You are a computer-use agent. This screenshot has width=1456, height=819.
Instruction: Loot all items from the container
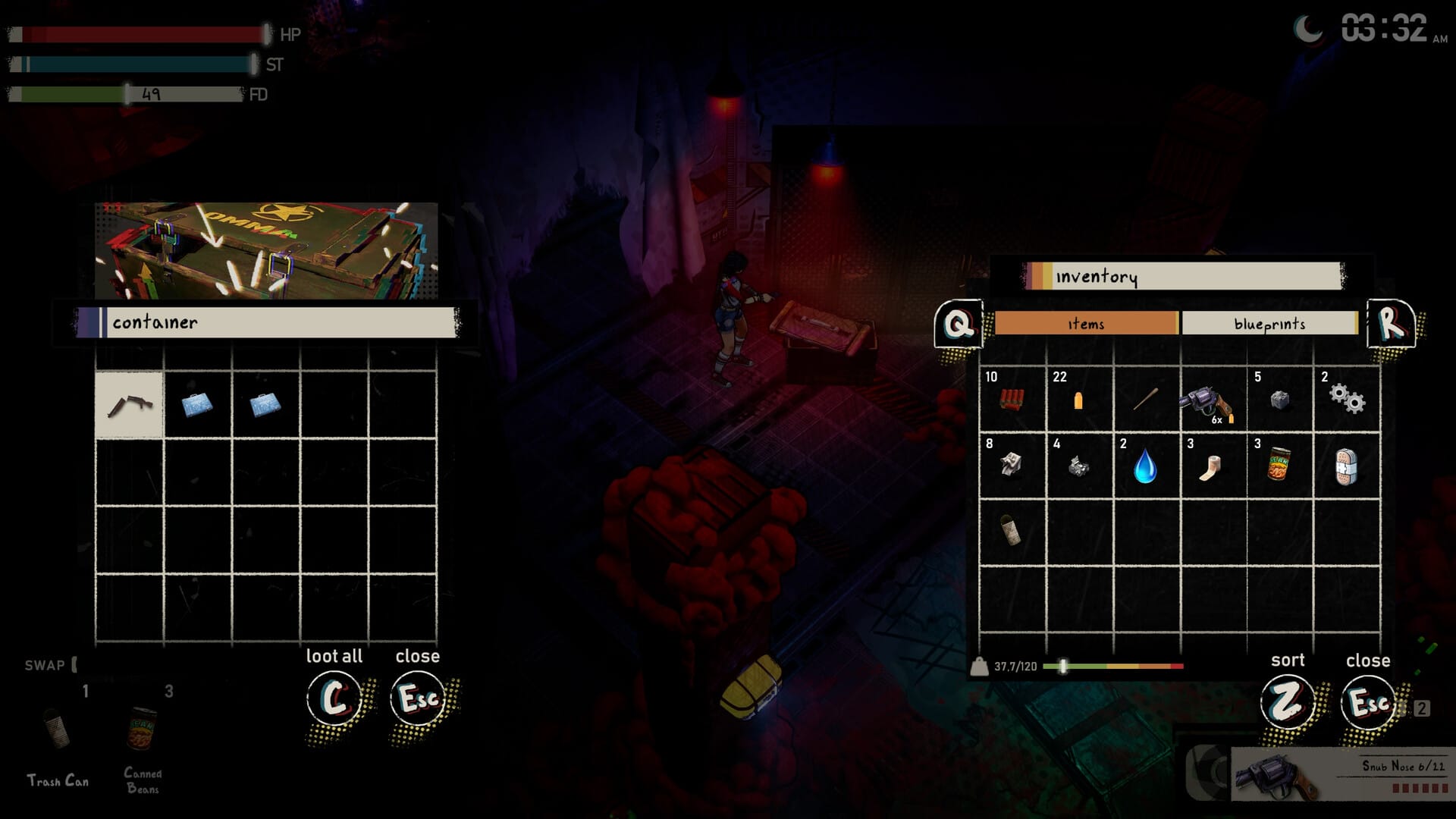334,698
